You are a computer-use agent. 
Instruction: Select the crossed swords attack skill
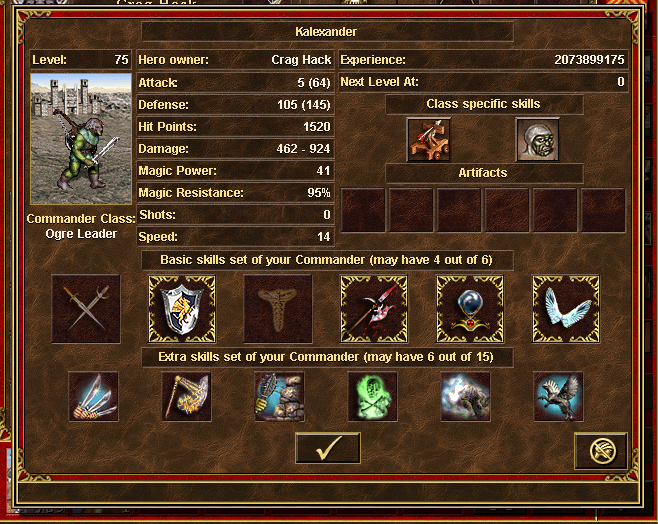86,309
